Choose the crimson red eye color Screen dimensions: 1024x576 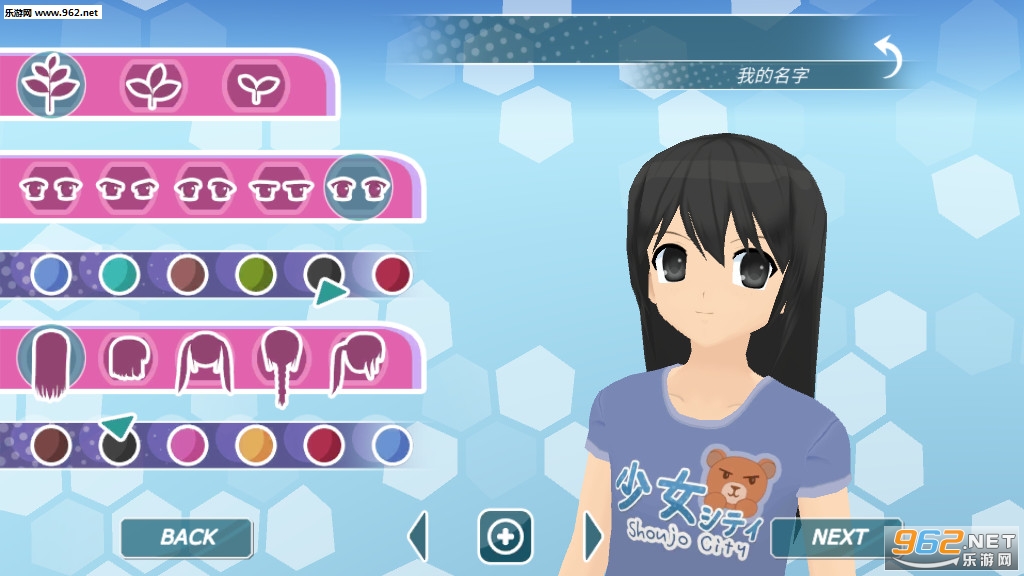[x=392, y=274]
